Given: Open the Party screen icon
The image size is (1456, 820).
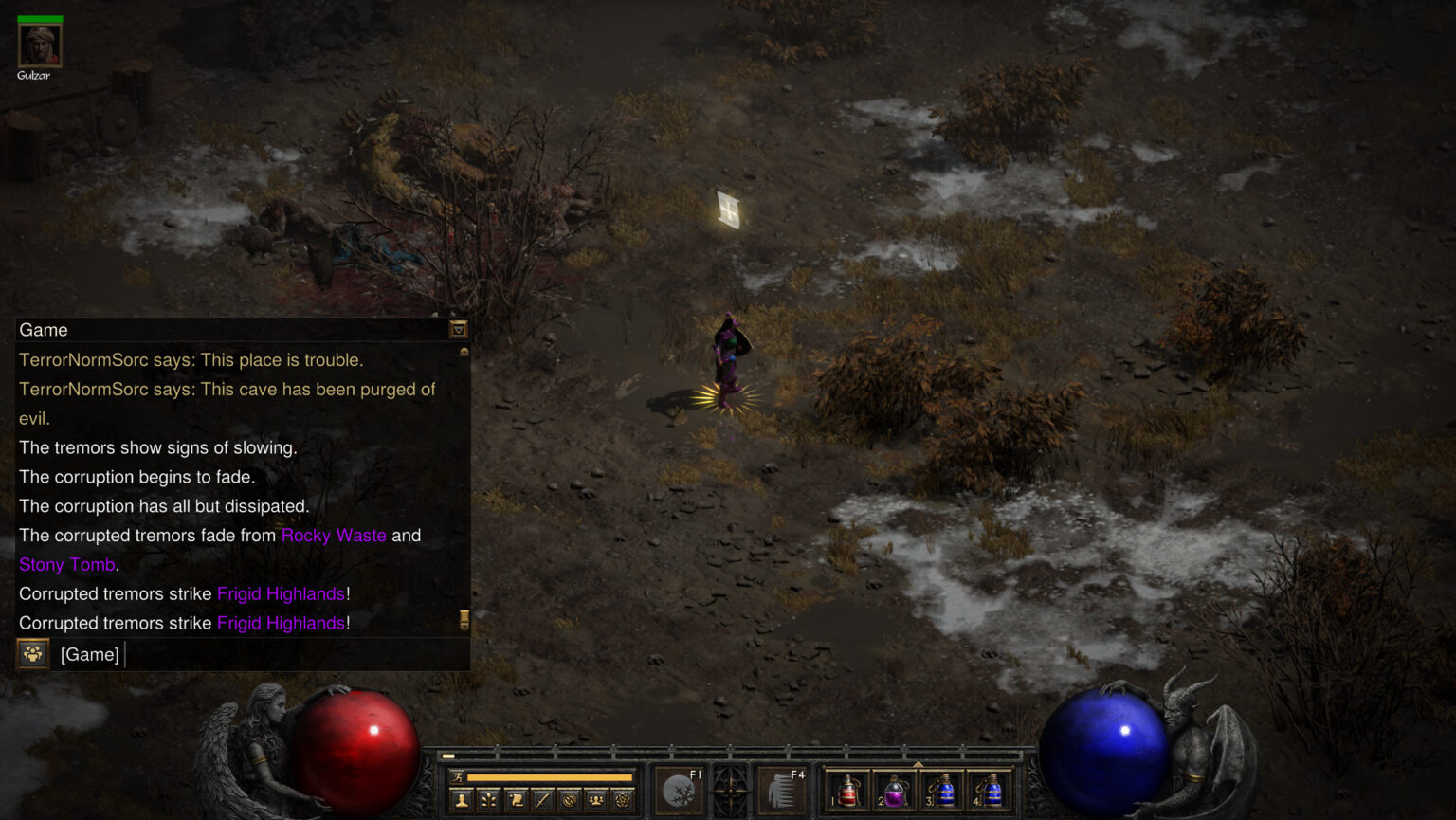Looking at the screenshot, I should tap(596, 800).
